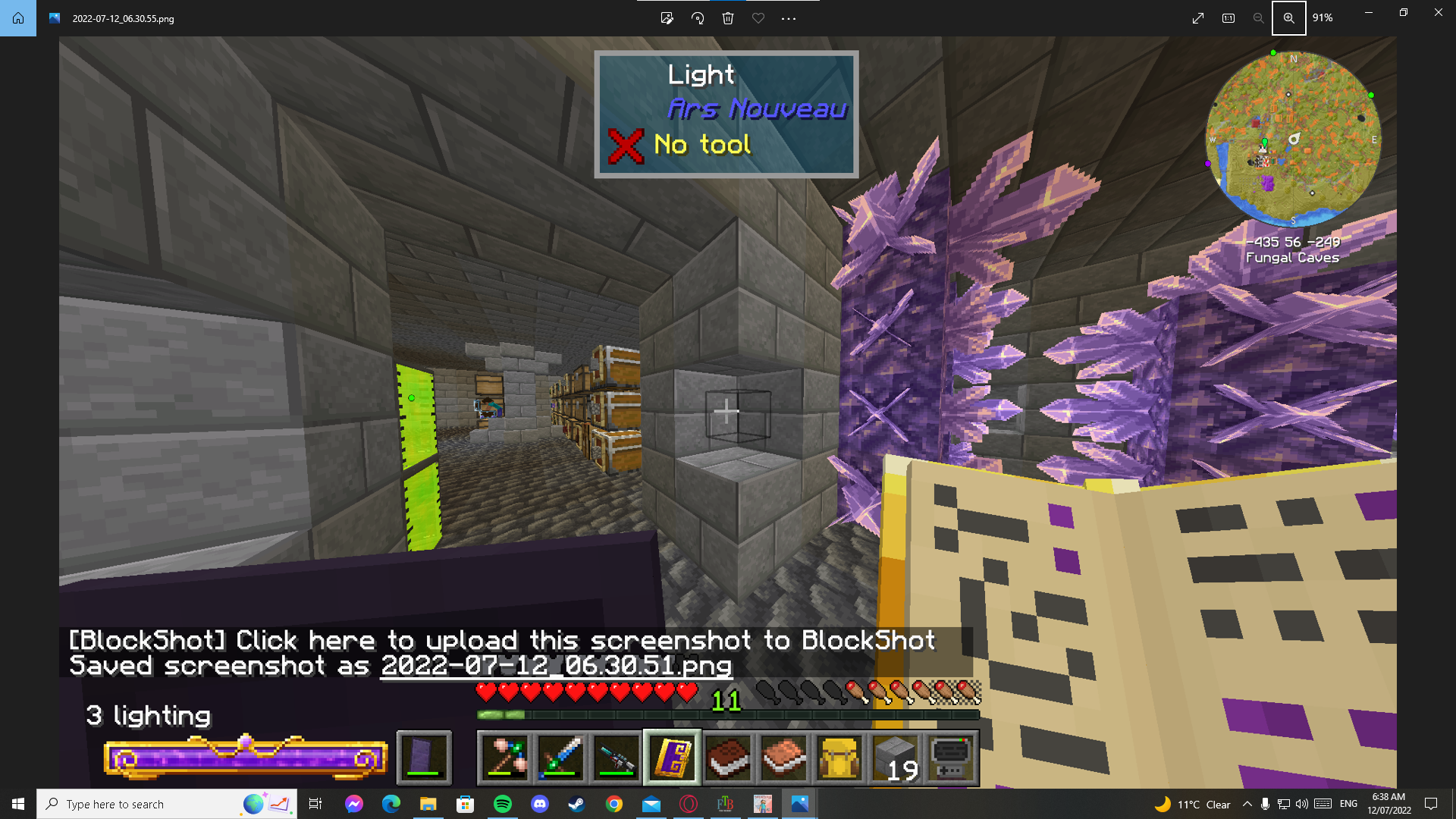Screen dimensions: 1456x819
Task: Zoom out of the screenshot
Action: point(1258,18)
